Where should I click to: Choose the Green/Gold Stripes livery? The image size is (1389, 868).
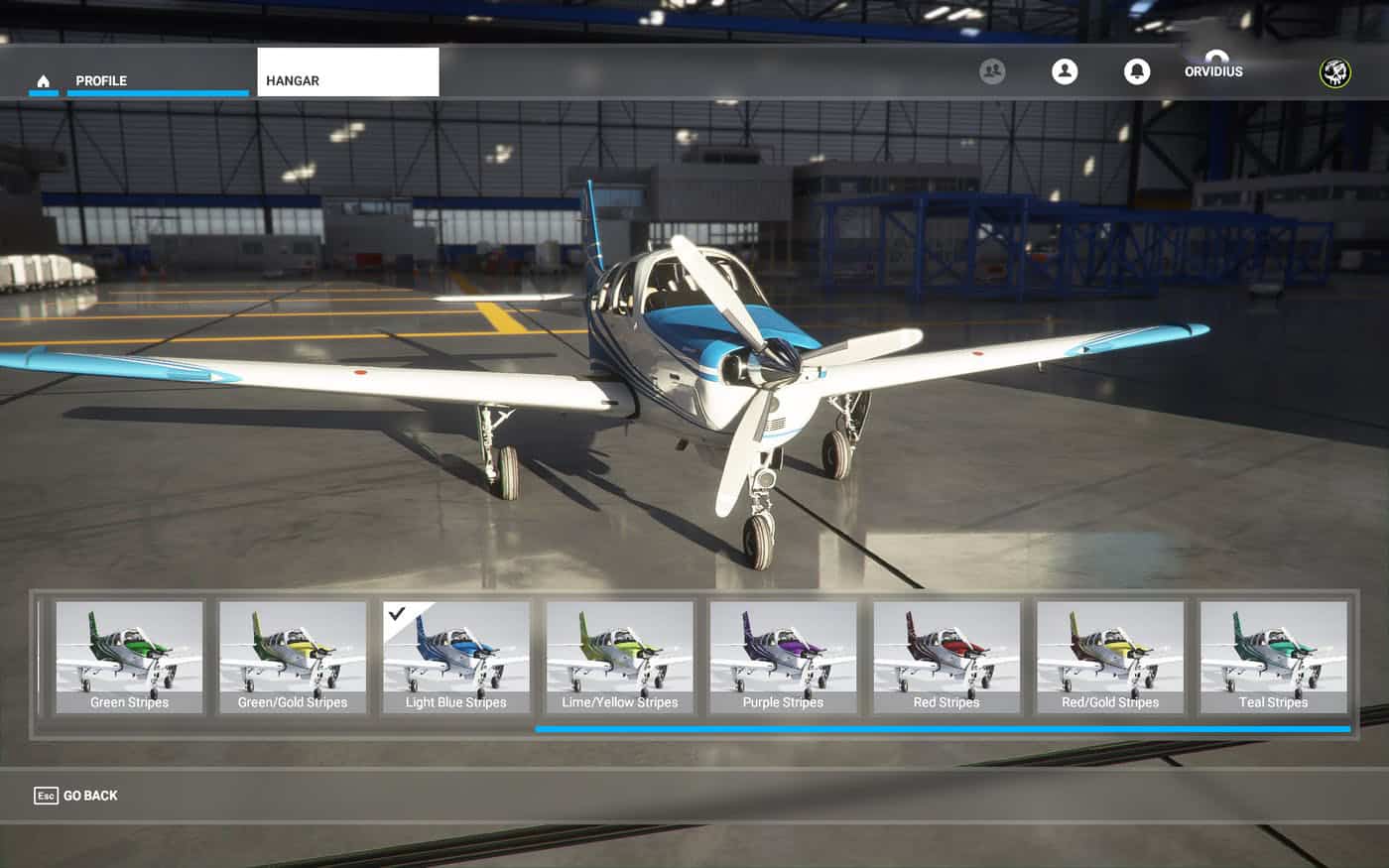[x=293, y=657]
